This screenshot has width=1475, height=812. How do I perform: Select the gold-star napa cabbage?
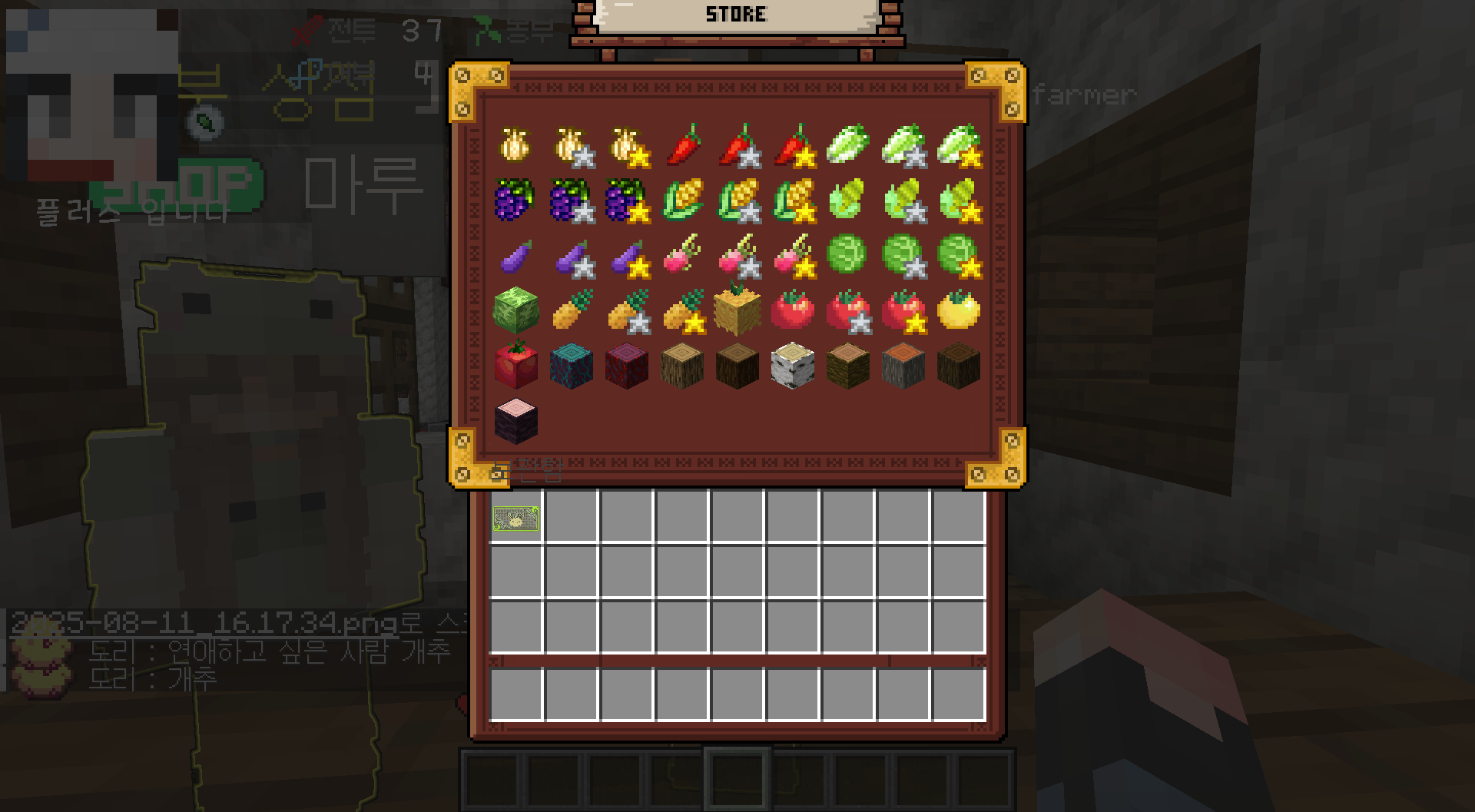pos(959,144)
